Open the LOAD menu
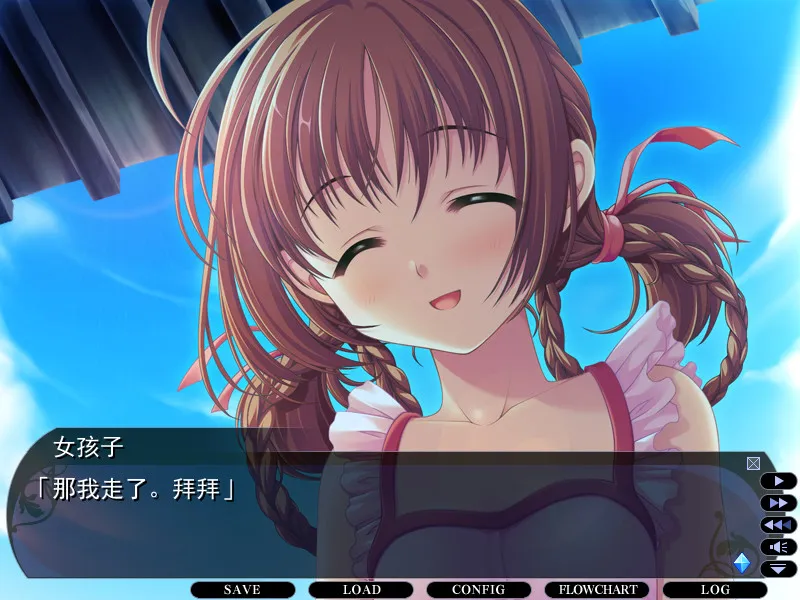 click(361, 590)
